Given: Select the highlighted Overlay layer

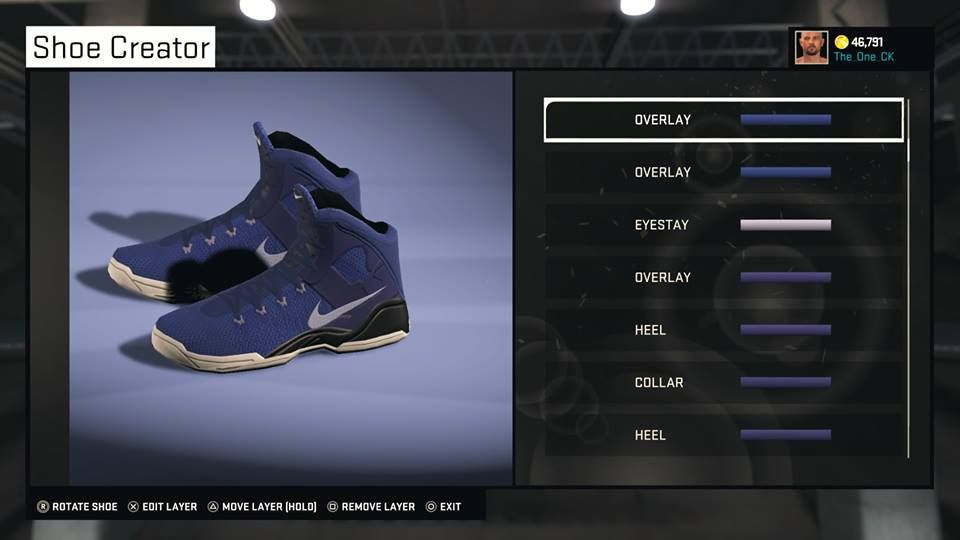Looking at the screenshot, I should 723,120.
